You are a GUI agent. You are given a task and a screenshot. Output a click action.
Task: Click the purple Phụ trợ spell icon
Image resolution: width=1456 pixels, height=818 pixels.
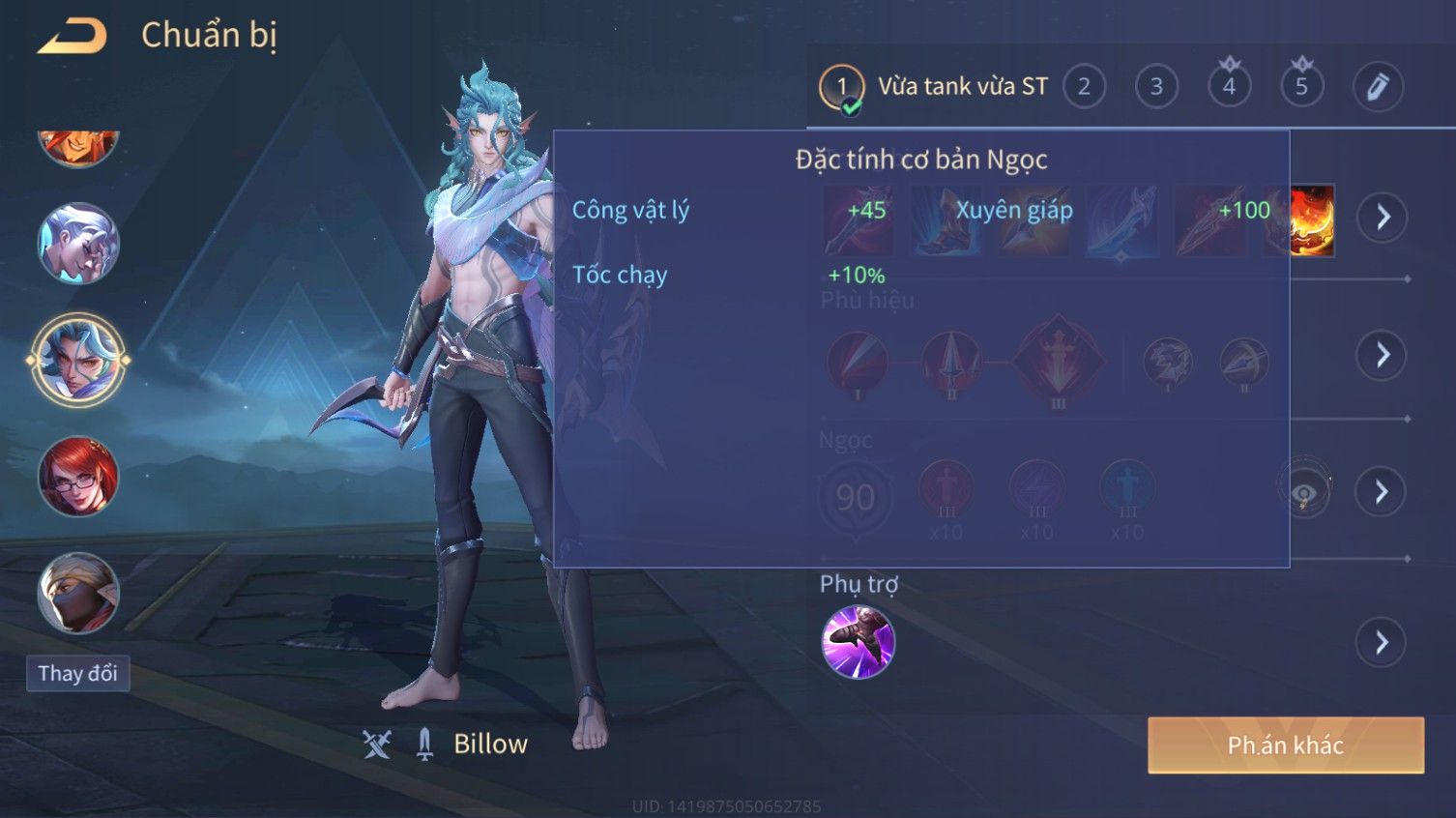pyautogui.click(x=858, y=642)
